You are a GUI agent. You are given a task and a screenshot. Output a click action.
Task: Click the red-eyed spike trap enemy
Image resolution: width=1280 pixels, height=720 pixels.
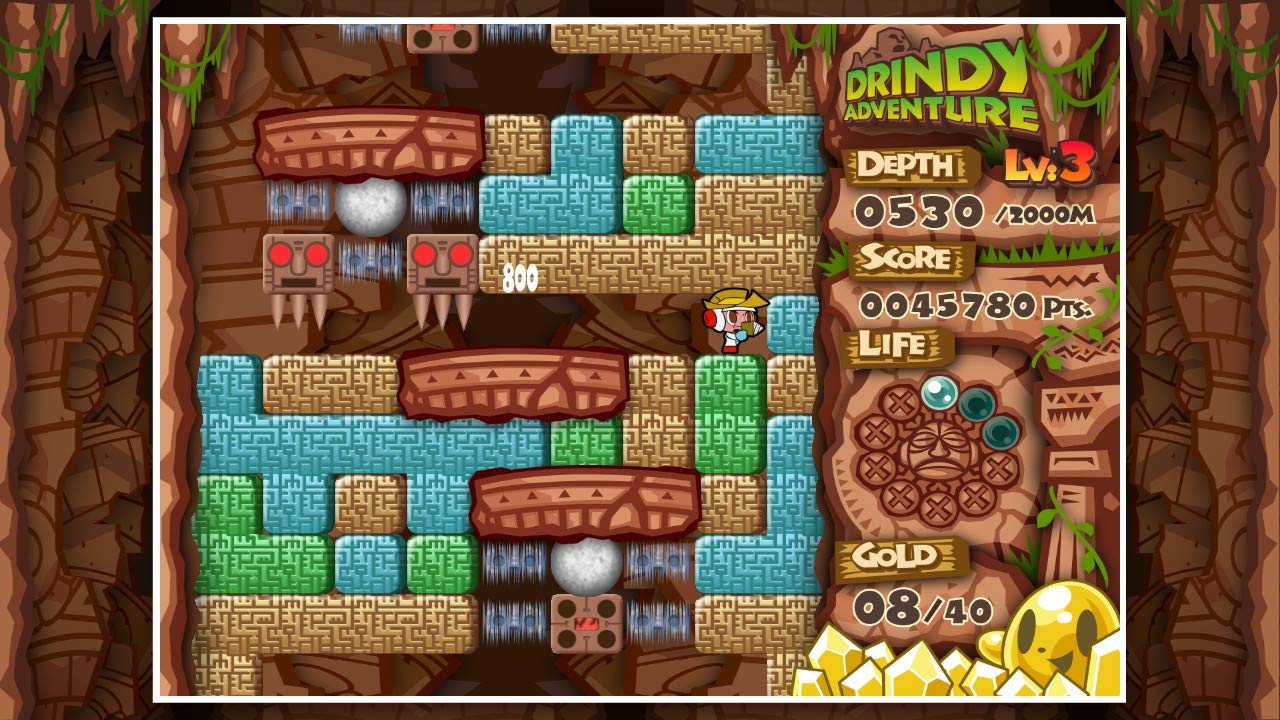coord(296,270)
